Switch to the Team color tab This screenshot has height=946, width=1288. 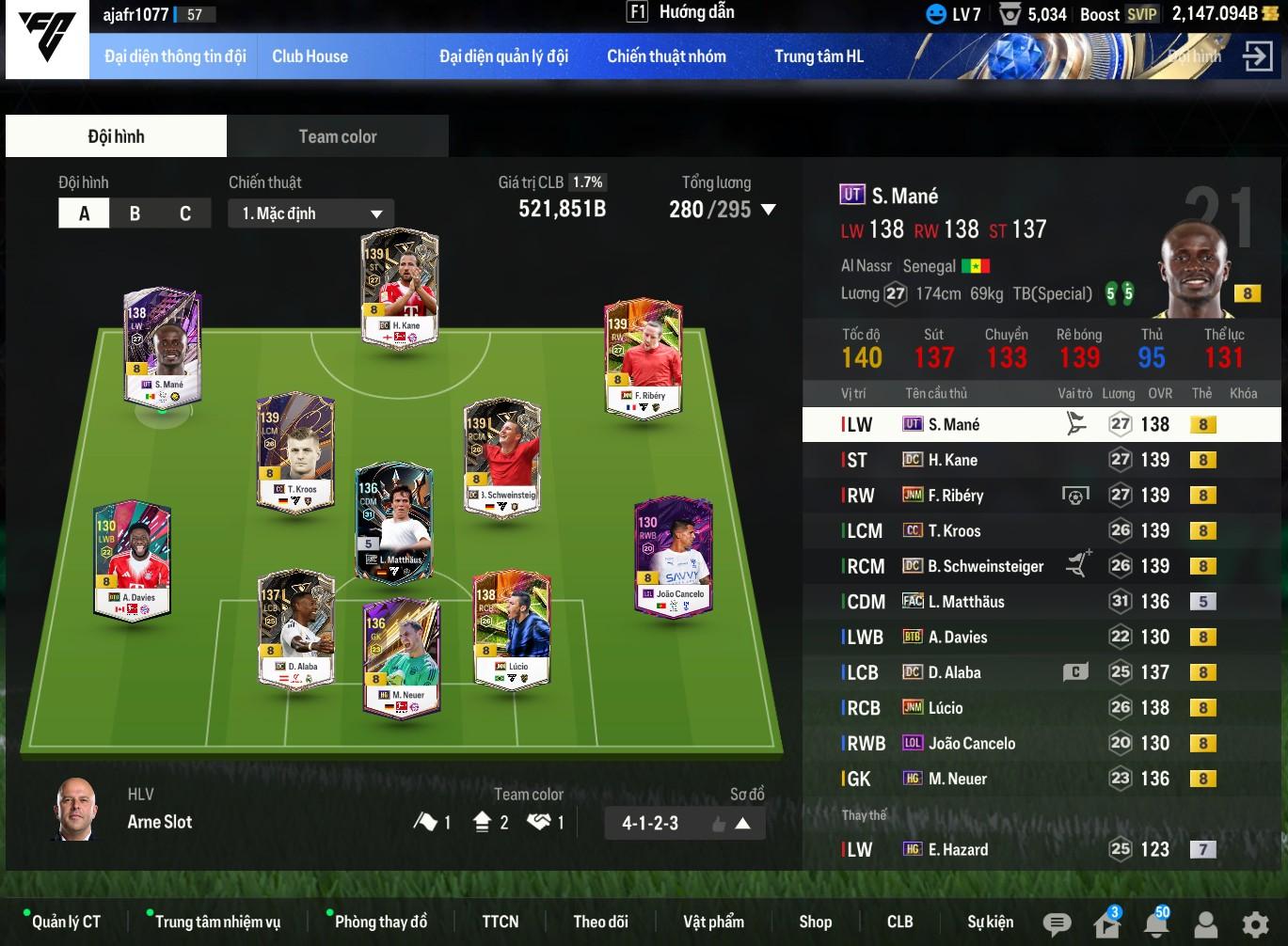click(x=337, y=136)
